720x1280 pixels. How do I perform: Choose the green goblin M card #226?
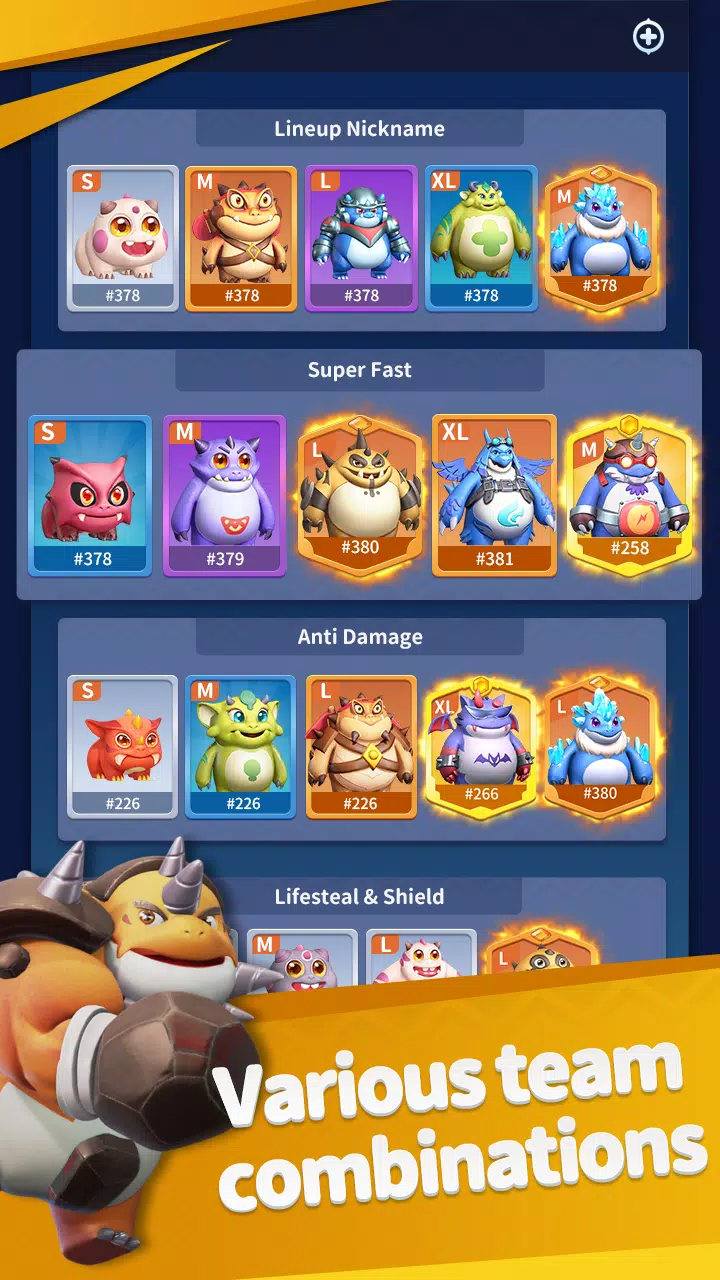(241, 747)
